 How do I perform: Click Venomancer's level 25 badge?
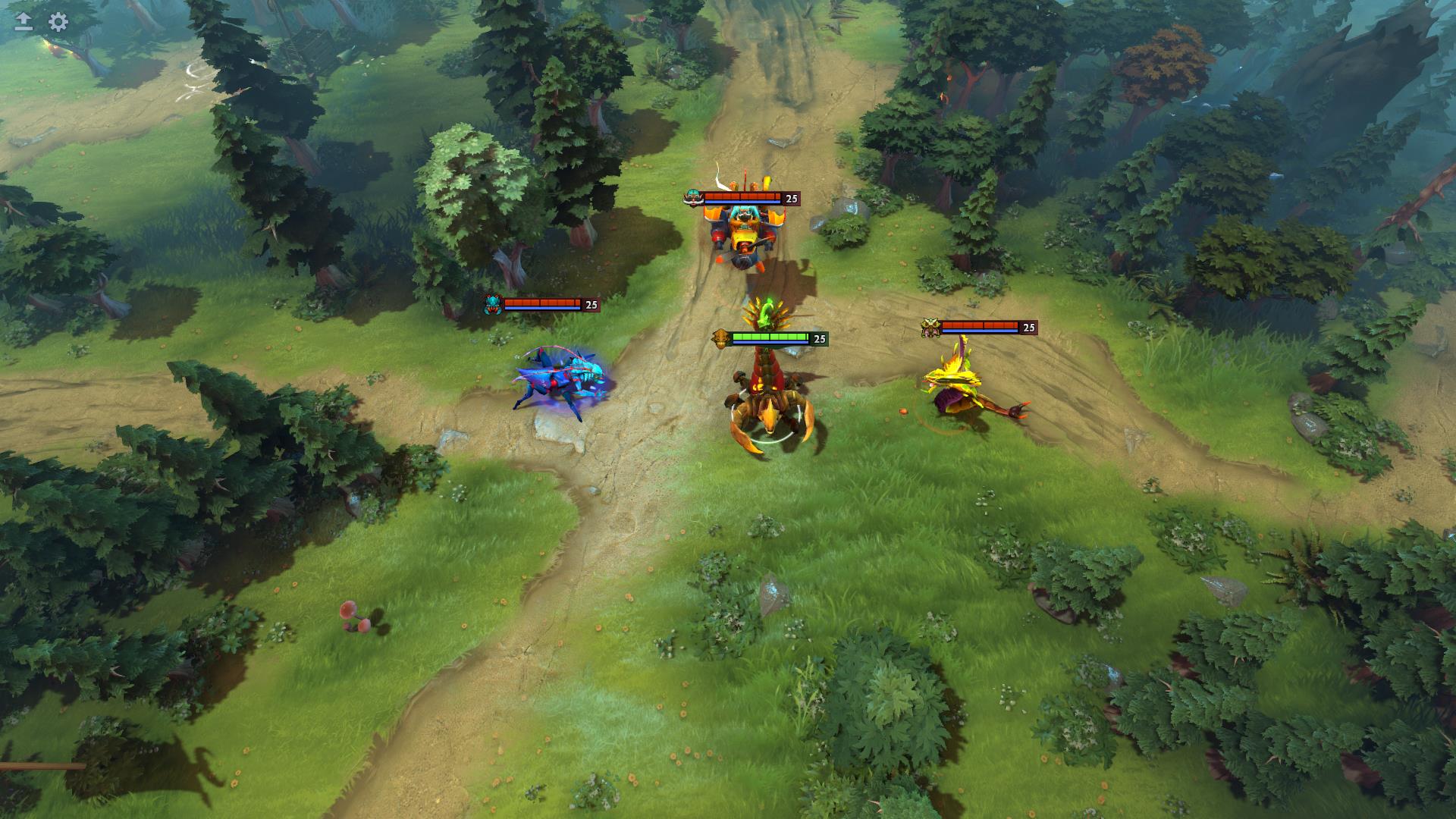[1028, 328]
